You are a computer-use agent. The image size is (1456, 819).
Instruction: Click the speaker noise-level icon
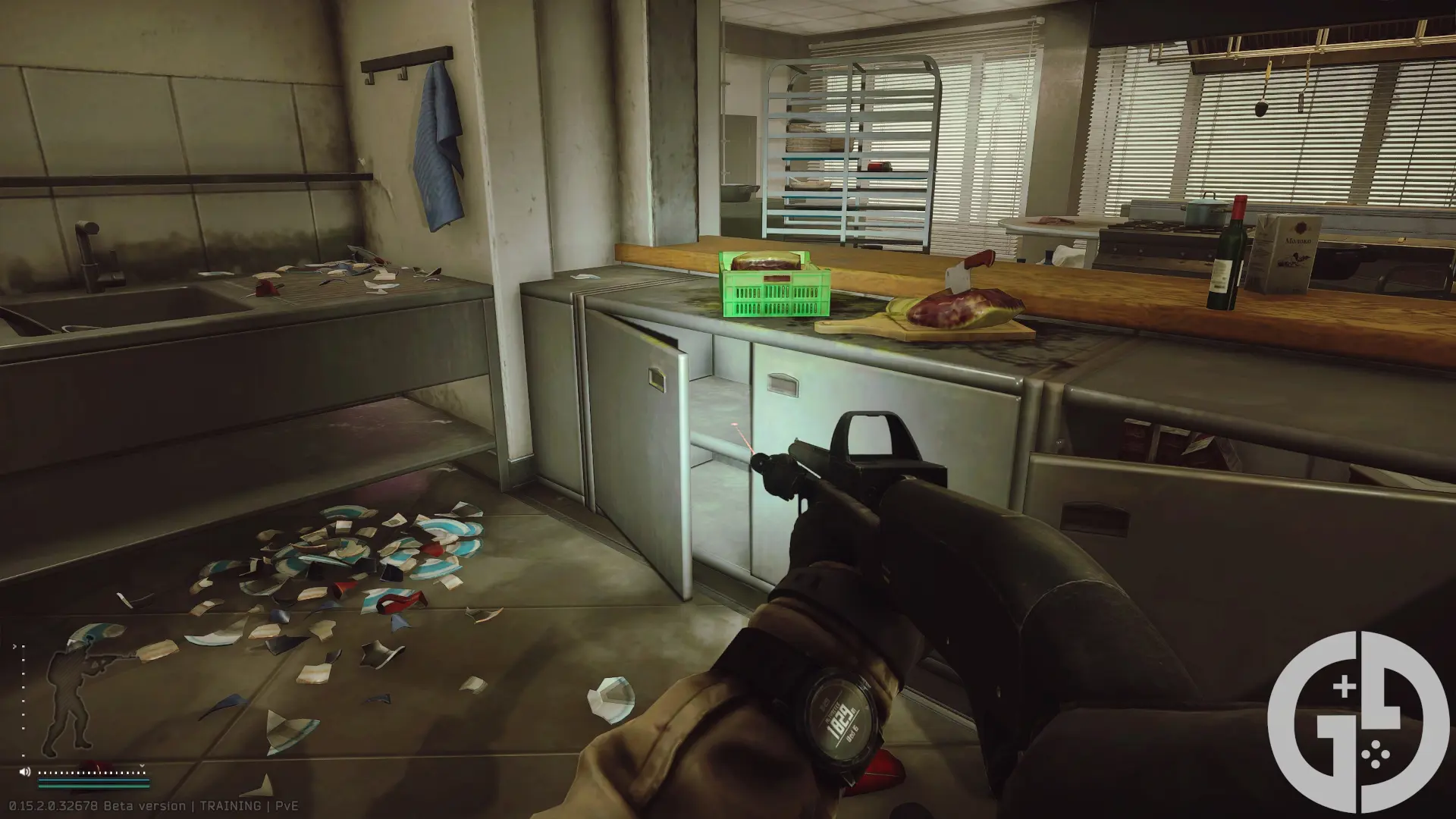[x=25, y=772]
